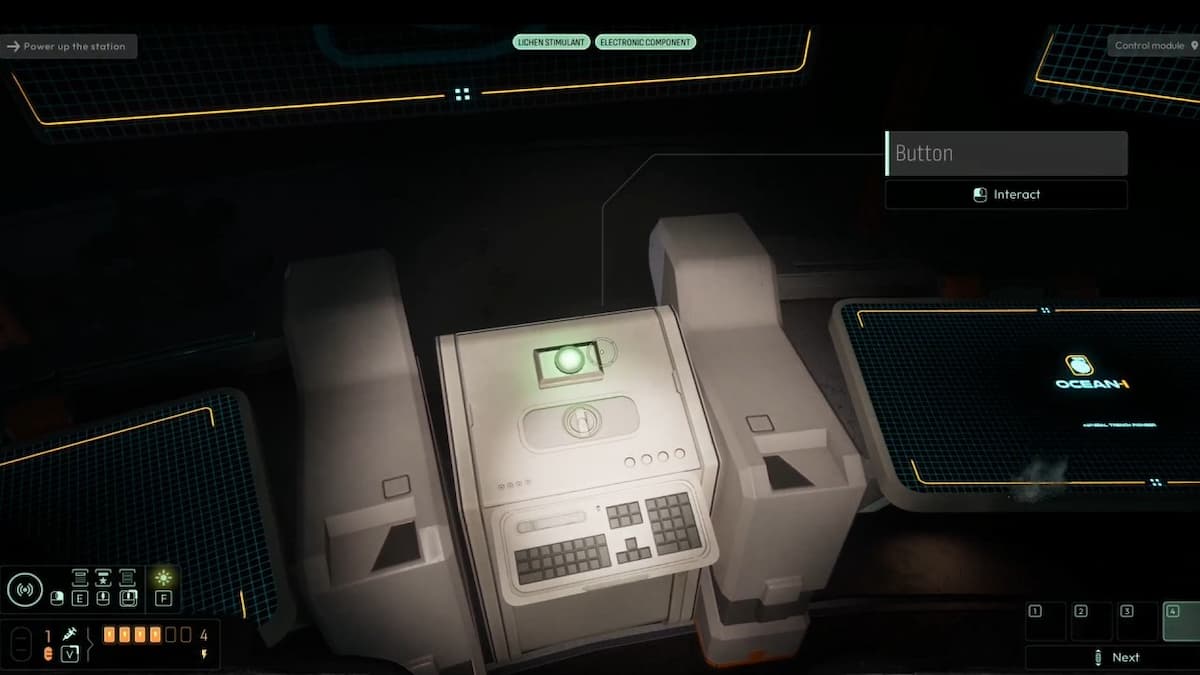The image size is (1200, 675).
Task: Select the Electronic Component tag
Action: [x=645, y=42]
